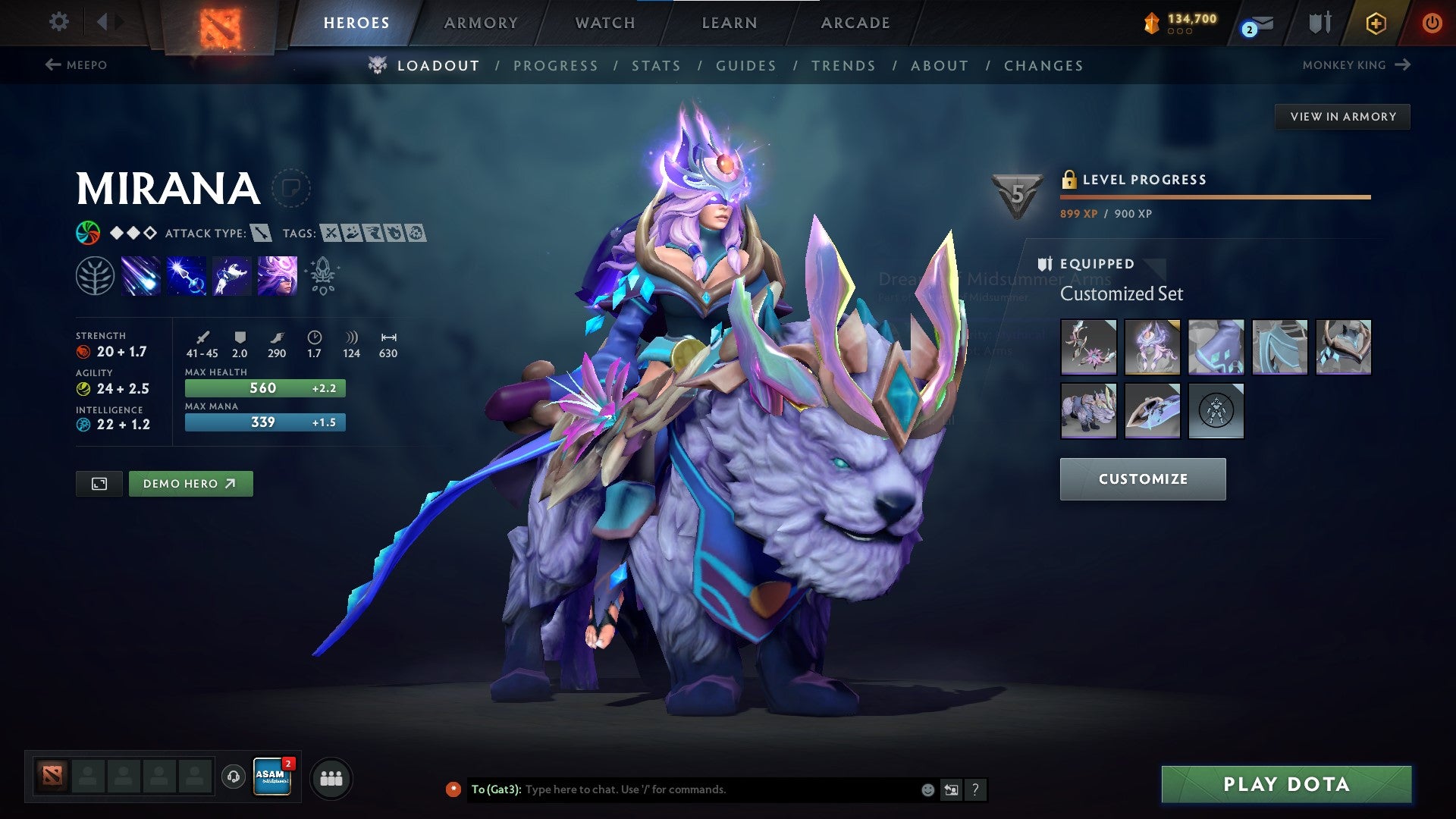Viewport: 1456px width, 819px height.
Task: Click the VIEW IN ARMORY button
Action: [x=1342, y=116]
